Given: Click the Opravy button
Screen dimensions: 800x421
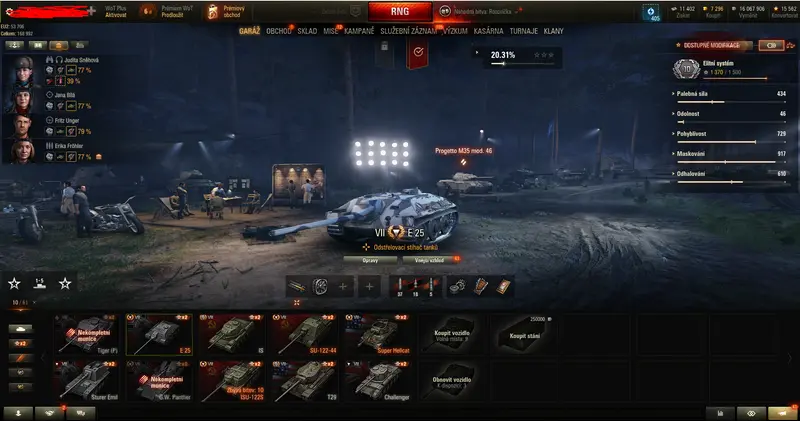Looking at the screenshot, I should pos(370,258).
